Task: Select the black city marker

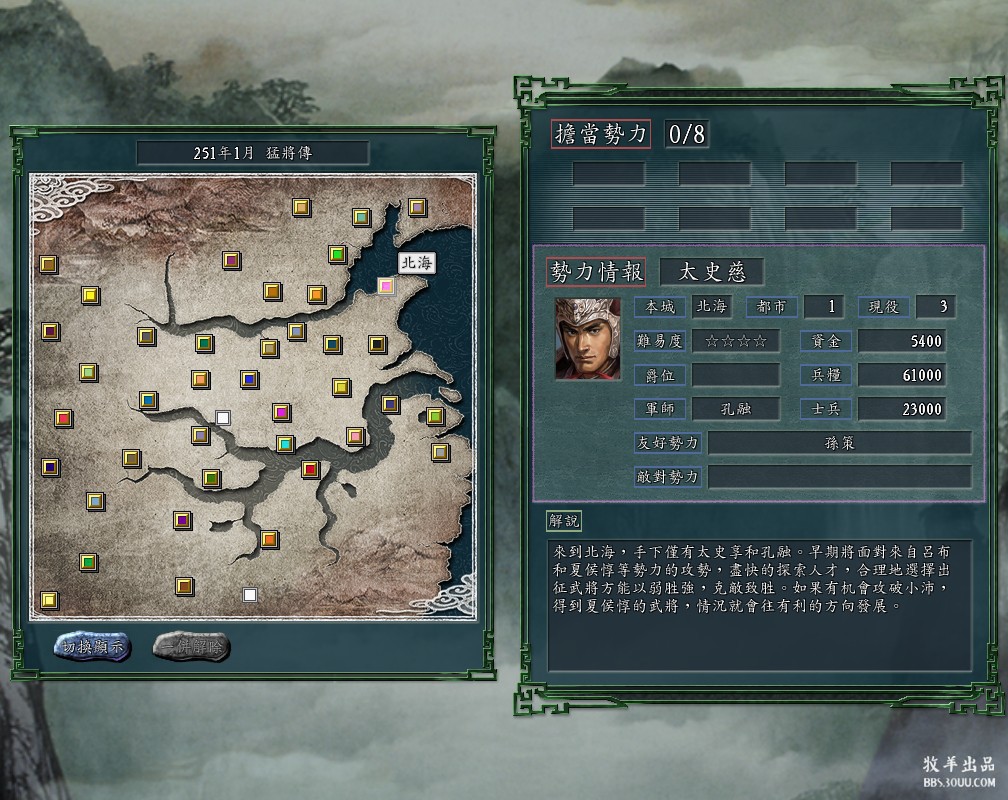Action: click(377, 344)
